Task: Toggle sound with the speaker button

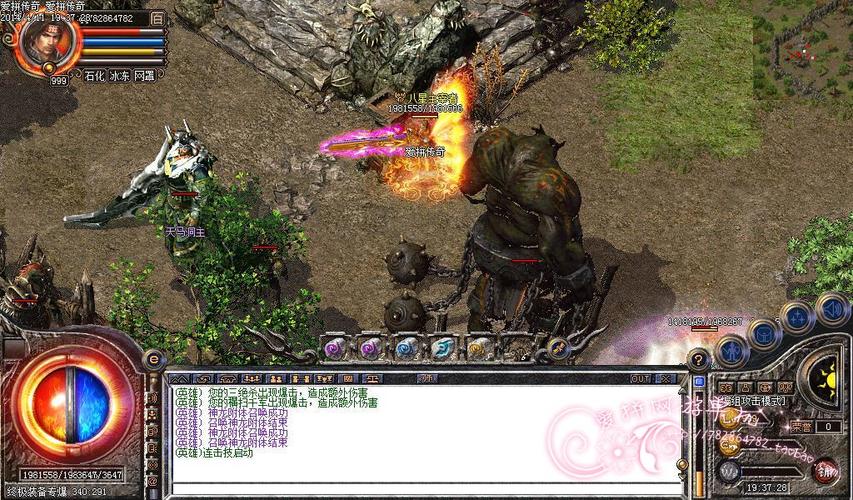Action: tap(831, 309)
